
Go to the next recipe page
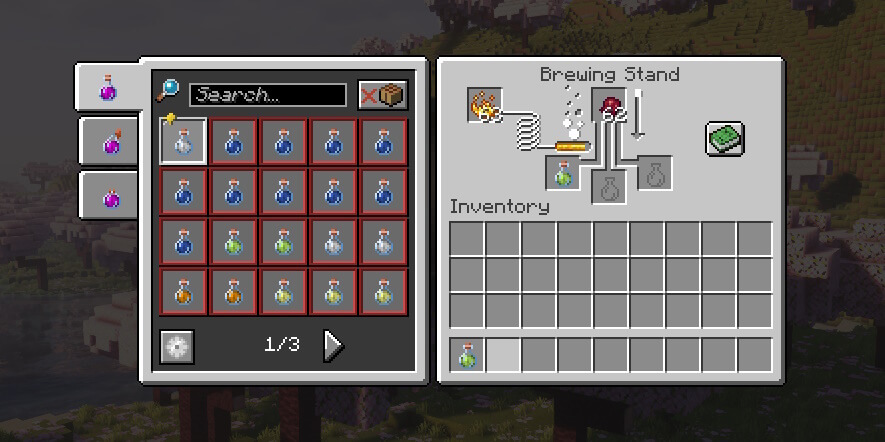(x=333, y=346)
